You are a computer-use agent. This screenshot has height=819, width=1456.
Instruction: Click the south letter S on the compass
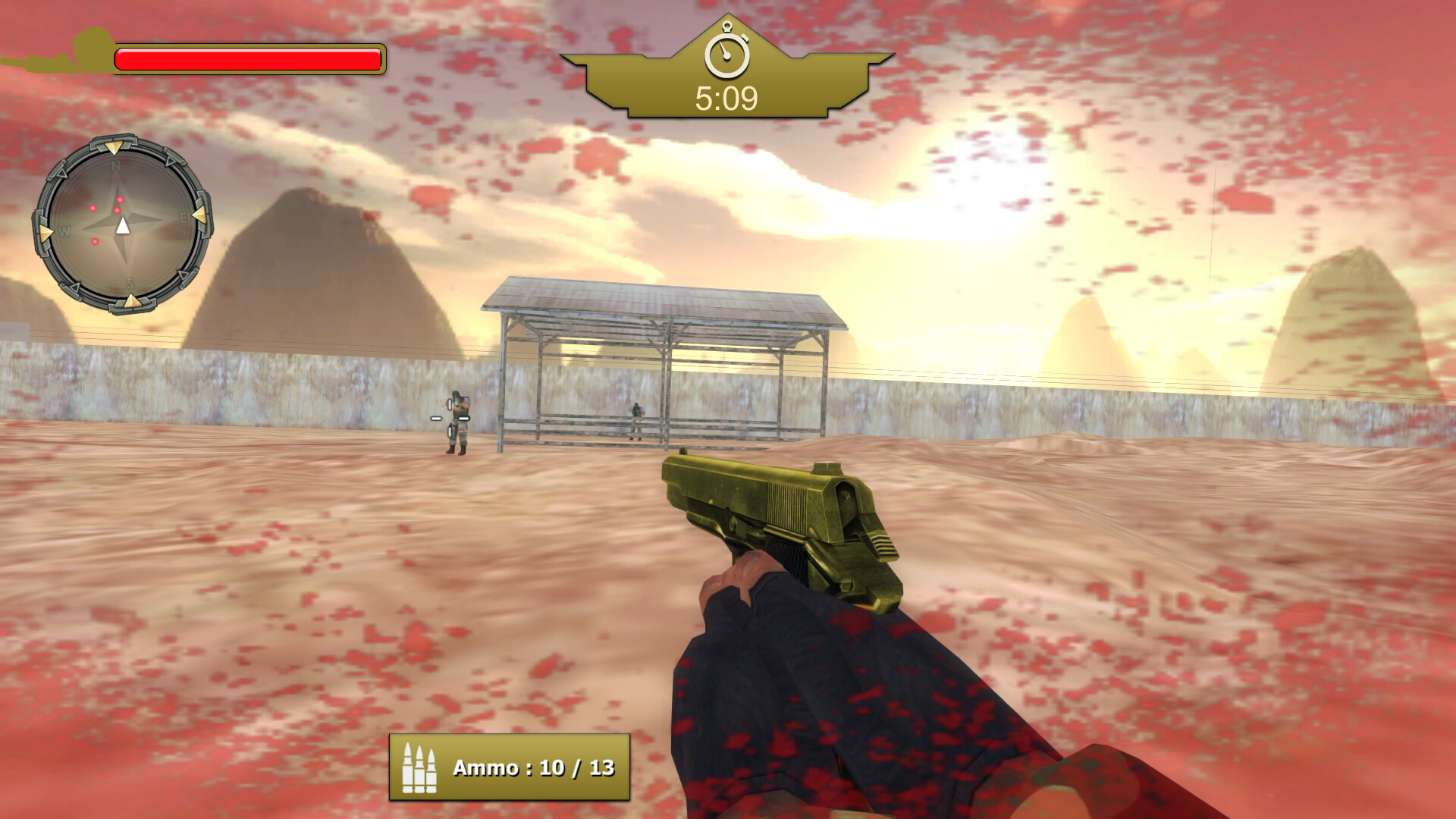tap(130, 284)
